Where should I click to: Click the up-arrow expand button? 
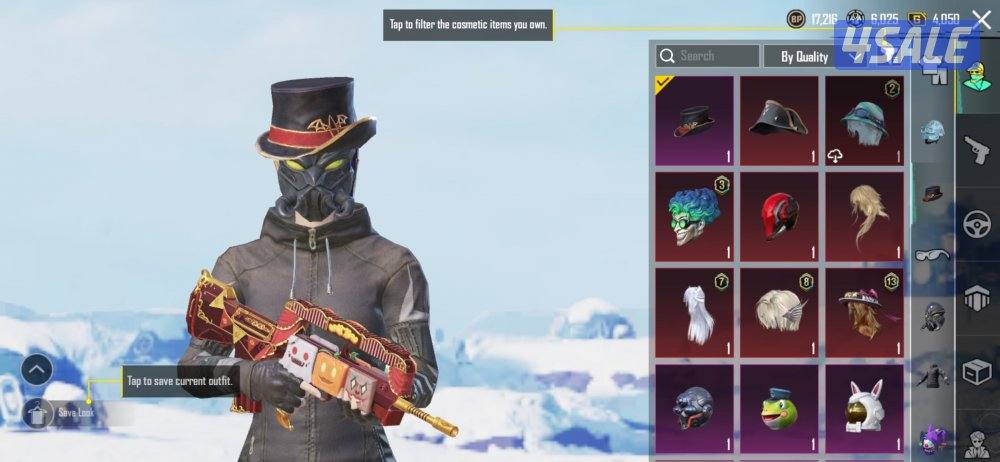pyautogui.click(x=36, y=371)
